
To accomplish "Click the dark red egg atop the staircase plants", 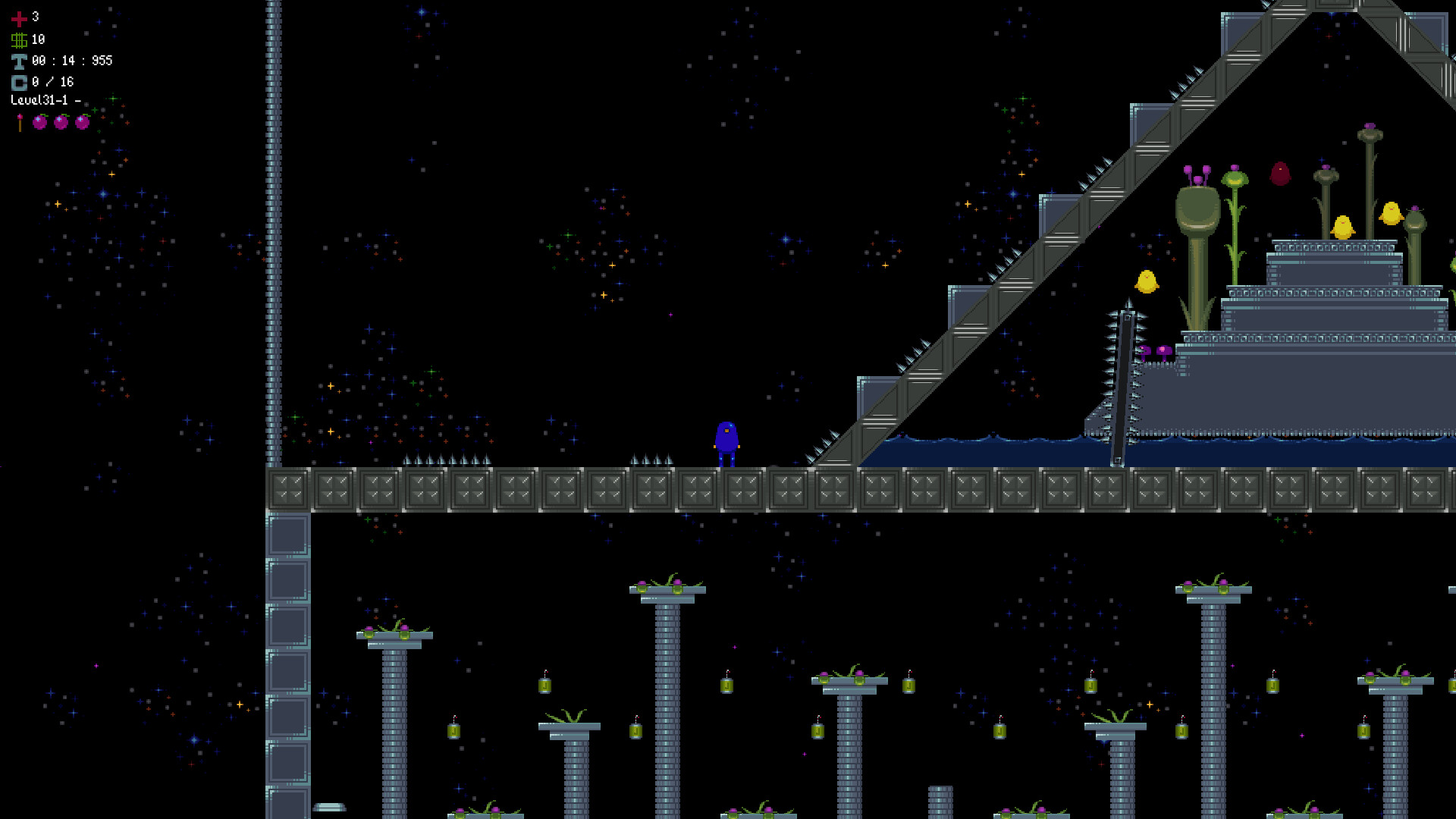I will (x=1280, y=173).
